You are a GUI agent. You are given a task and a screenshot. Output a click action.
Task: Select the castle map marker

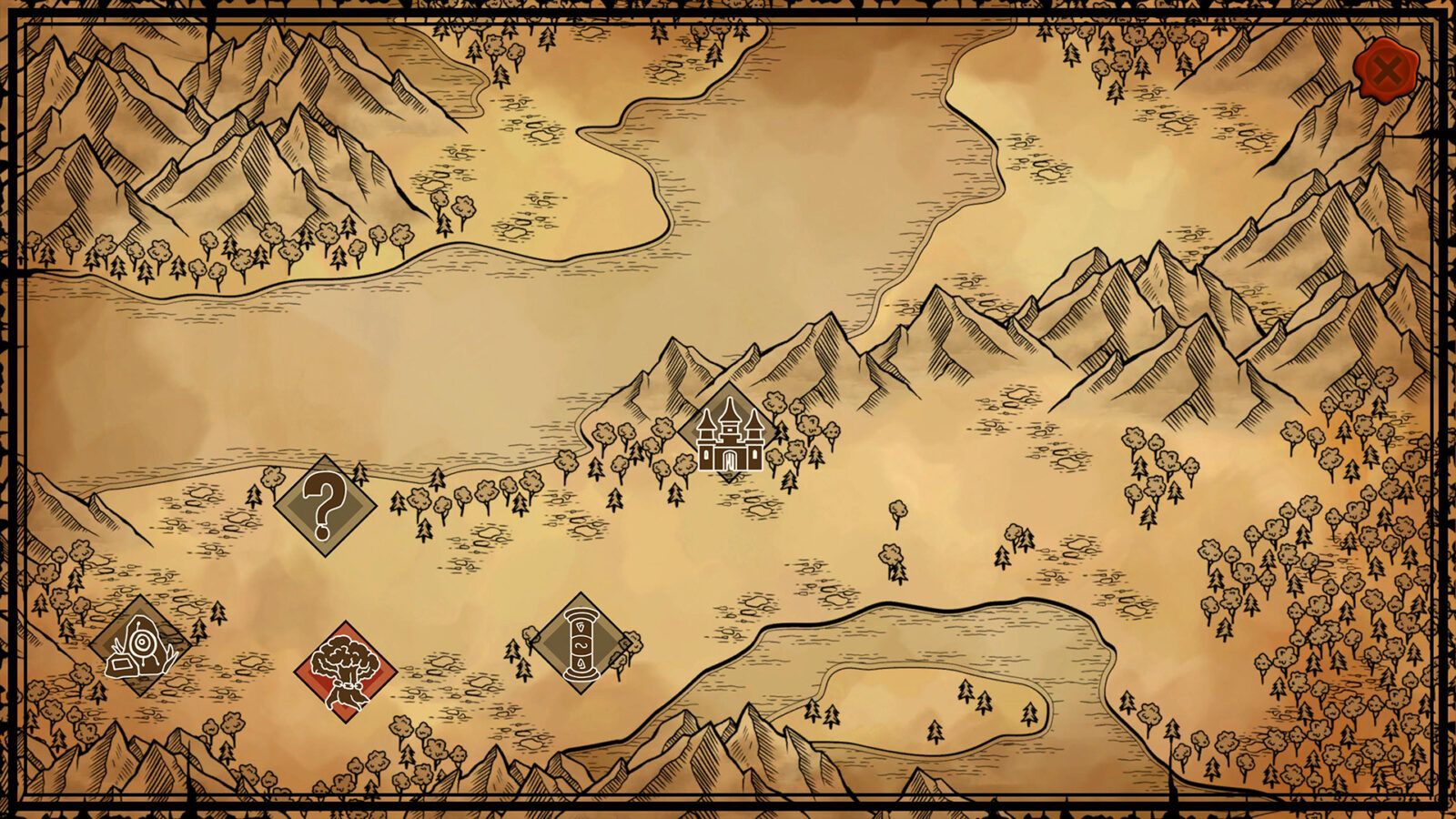tap(729, 433)
